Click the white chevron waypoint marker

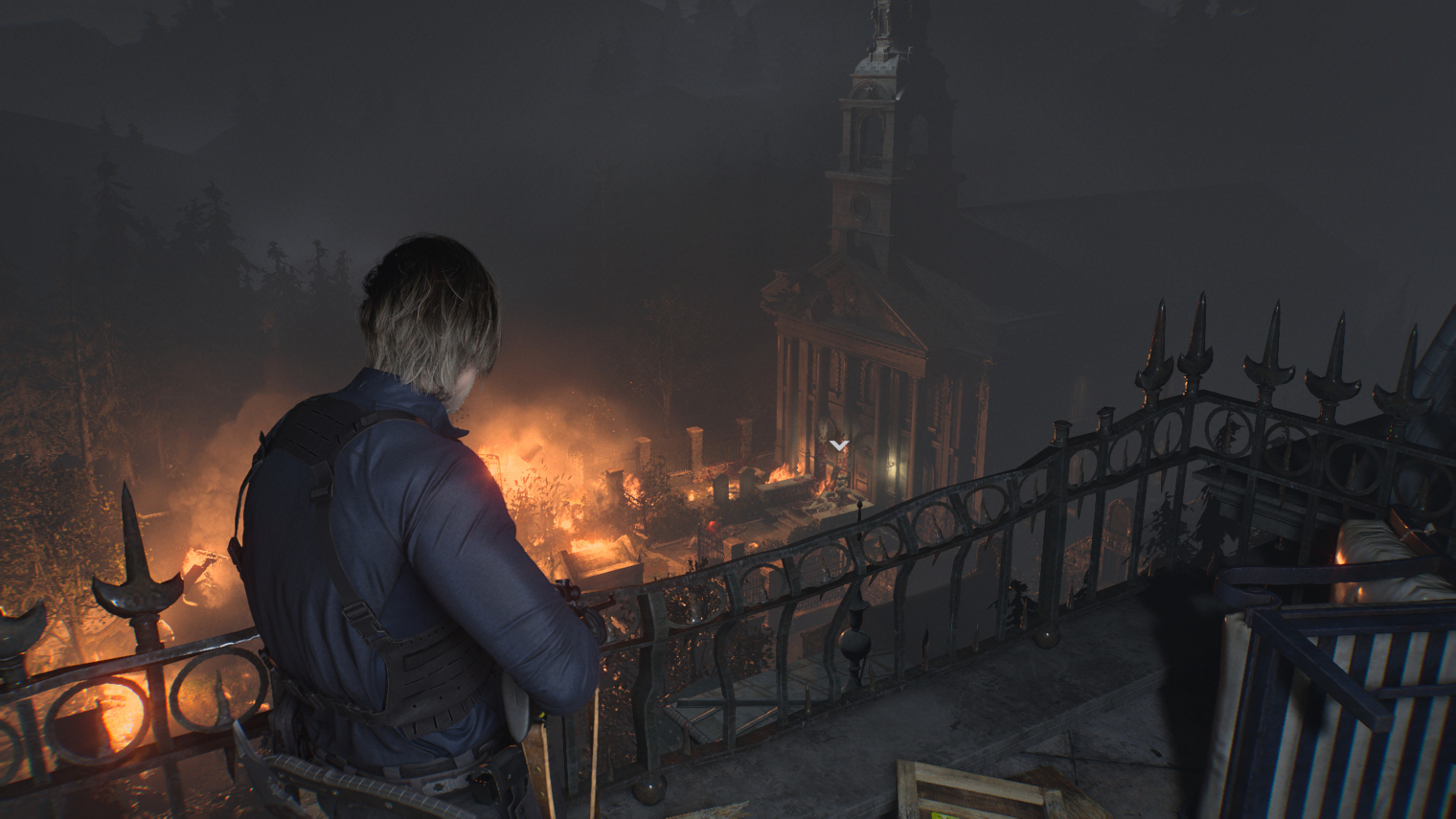pyautogui.click(x=839, y=445)
